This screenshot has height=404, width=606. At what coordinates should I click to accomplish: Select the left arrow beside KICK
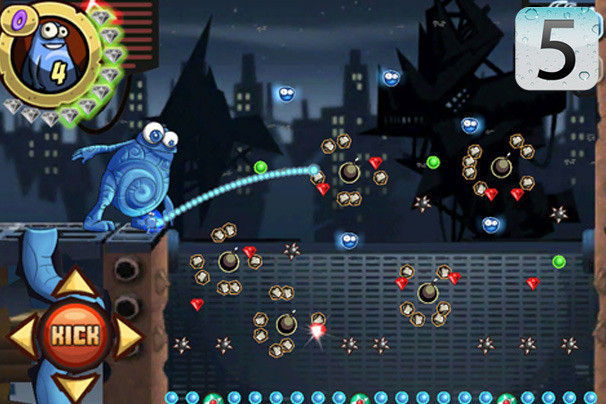coord(24,337)
